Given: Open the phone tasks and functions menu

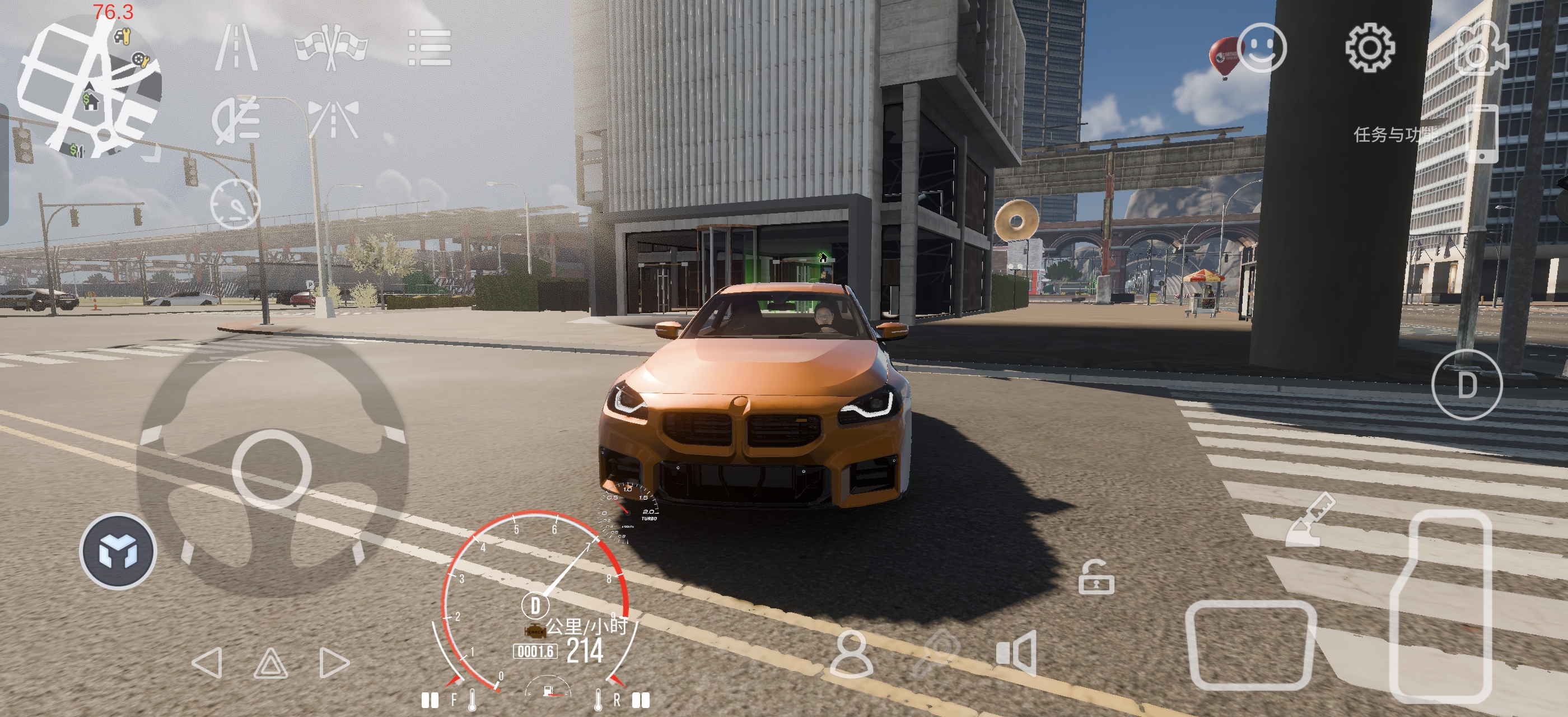Looking at the screenshot, I should tap(1483, 133).
